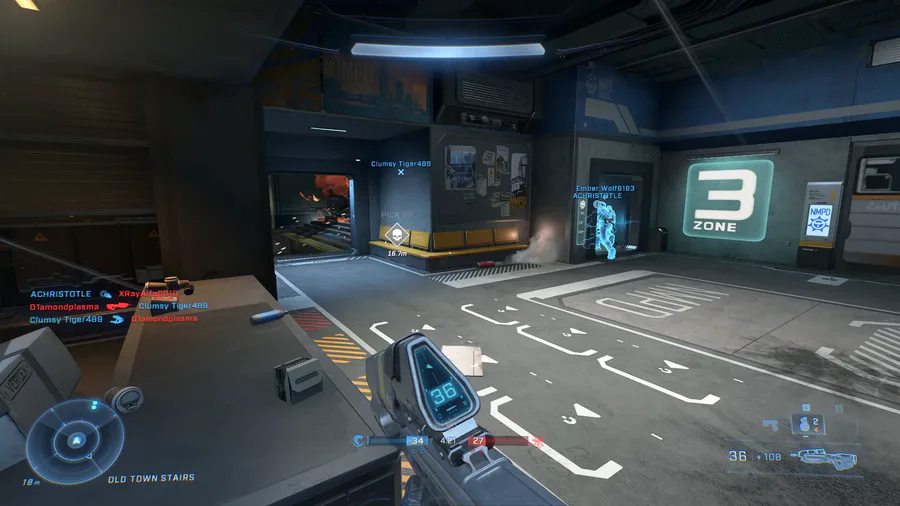Select the frag grenade icon
Image resolution: width=900 pixels, height=506 pixels.
(x=806, y=425)
